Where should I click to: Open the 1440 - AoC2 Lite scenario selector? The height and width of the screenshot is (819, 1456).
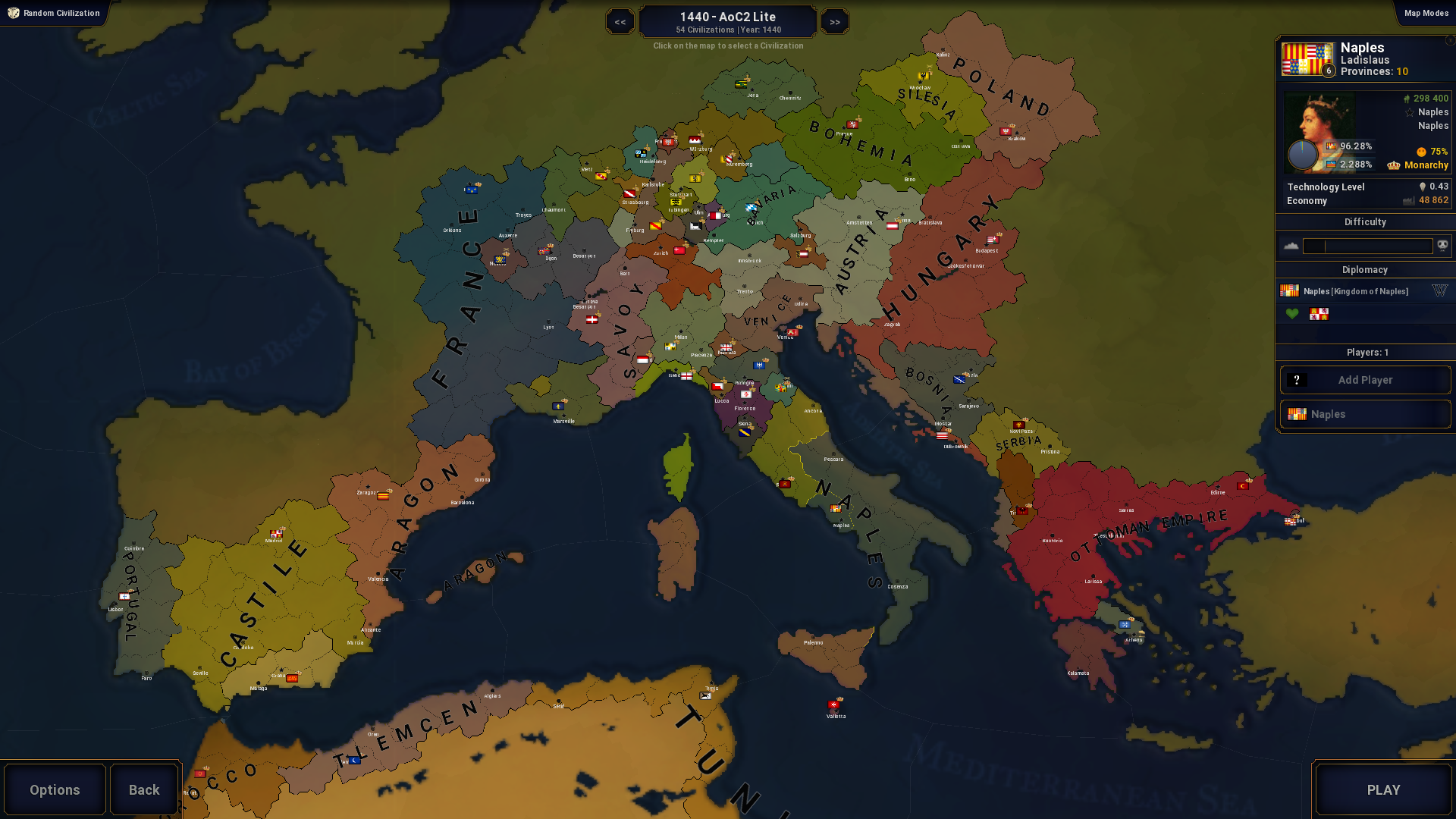[727, 20]
